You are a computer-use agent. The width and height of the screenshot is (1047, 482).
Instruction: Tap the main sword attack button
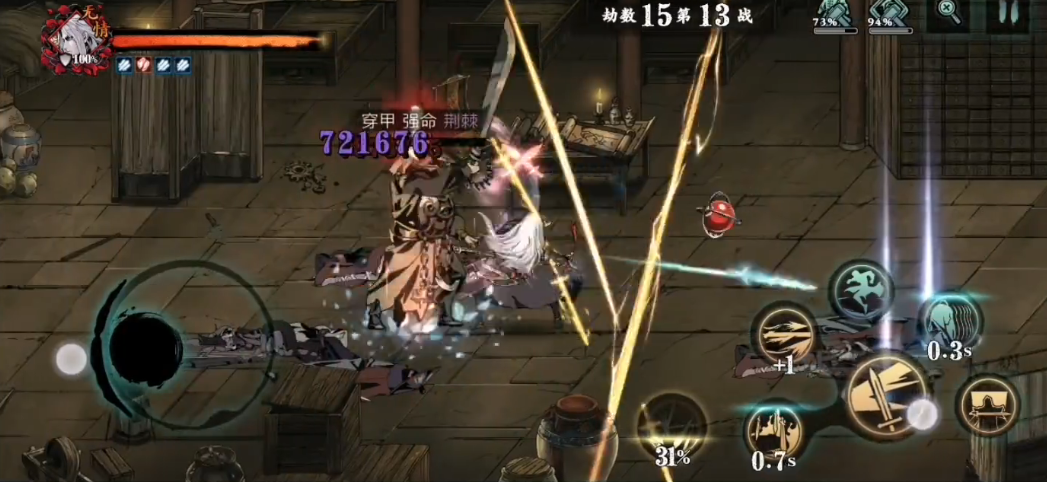[885, 395]
